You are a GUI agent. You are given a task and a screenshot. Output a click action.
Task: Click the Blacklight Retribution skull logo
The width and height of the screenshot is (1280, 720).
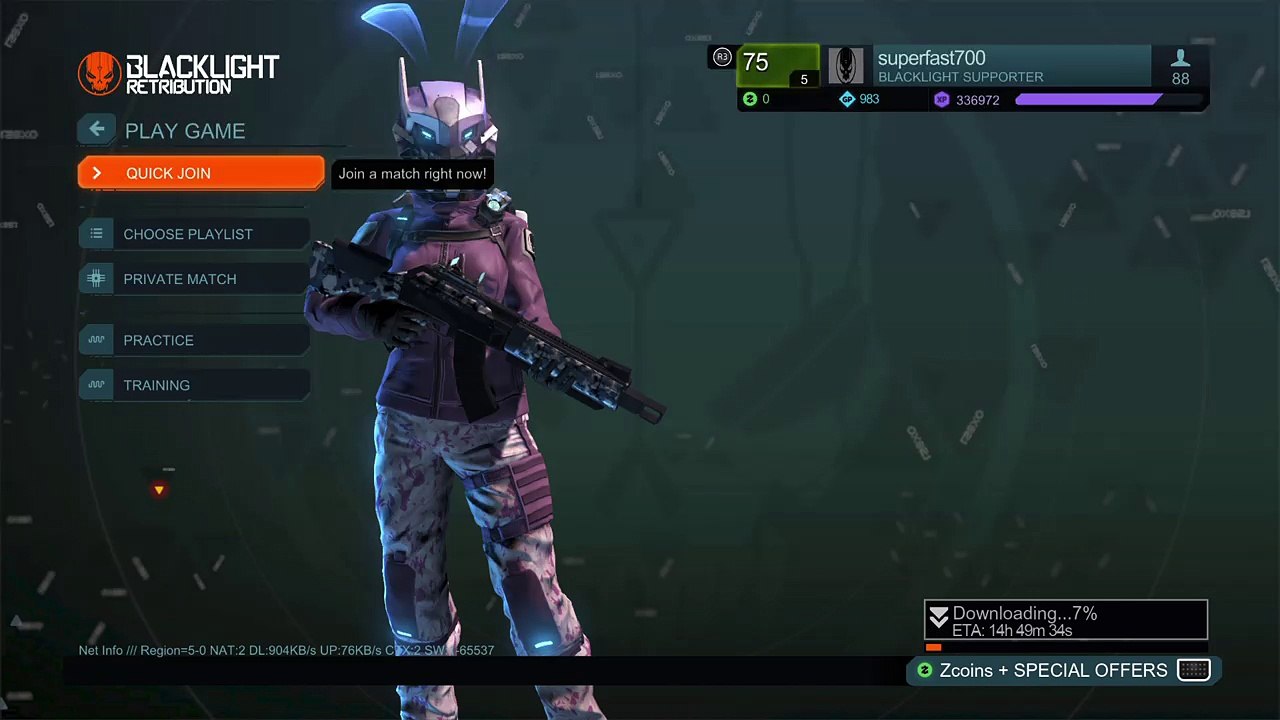tap(99, 74)
